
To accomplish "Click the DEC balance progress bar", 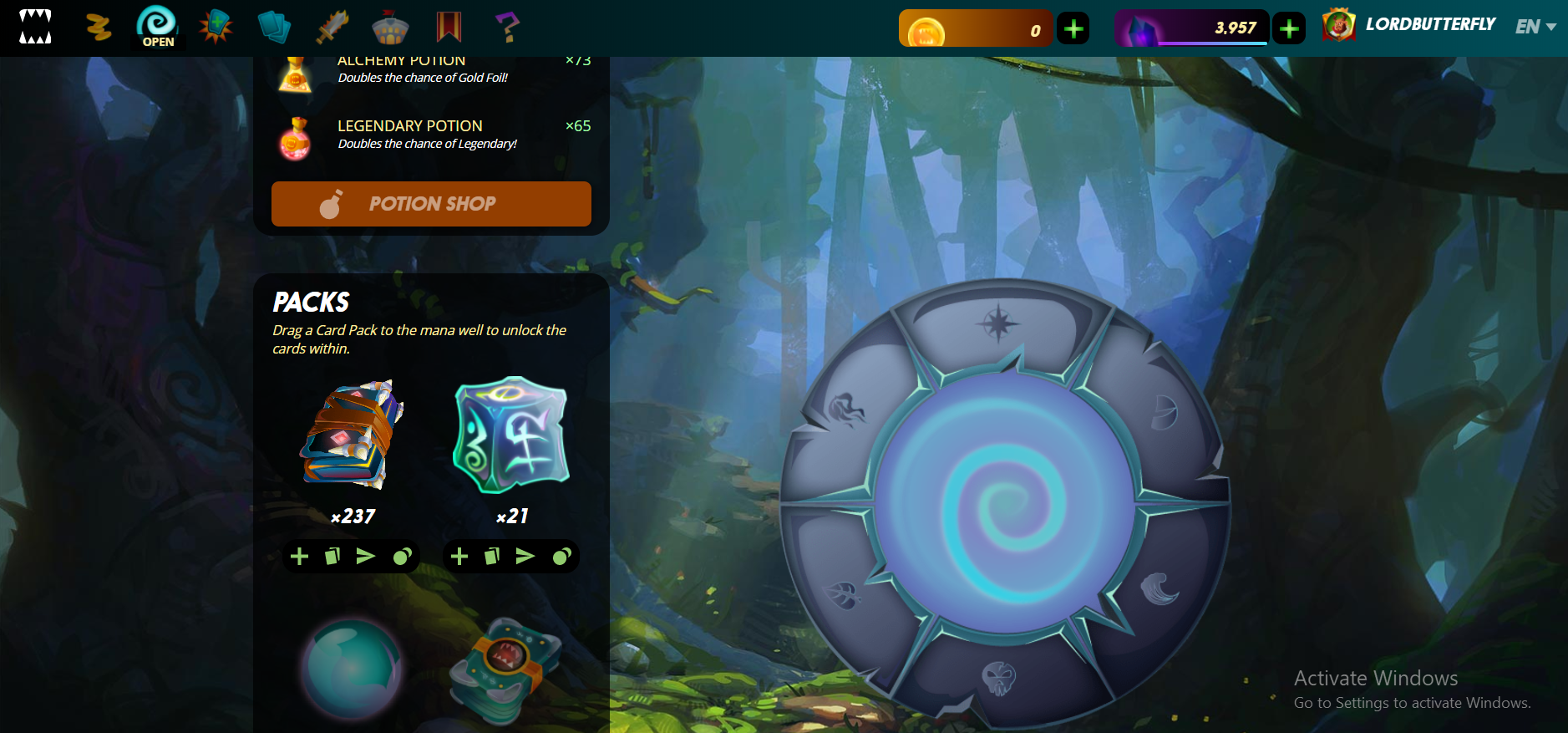I will click(1191, 27).
